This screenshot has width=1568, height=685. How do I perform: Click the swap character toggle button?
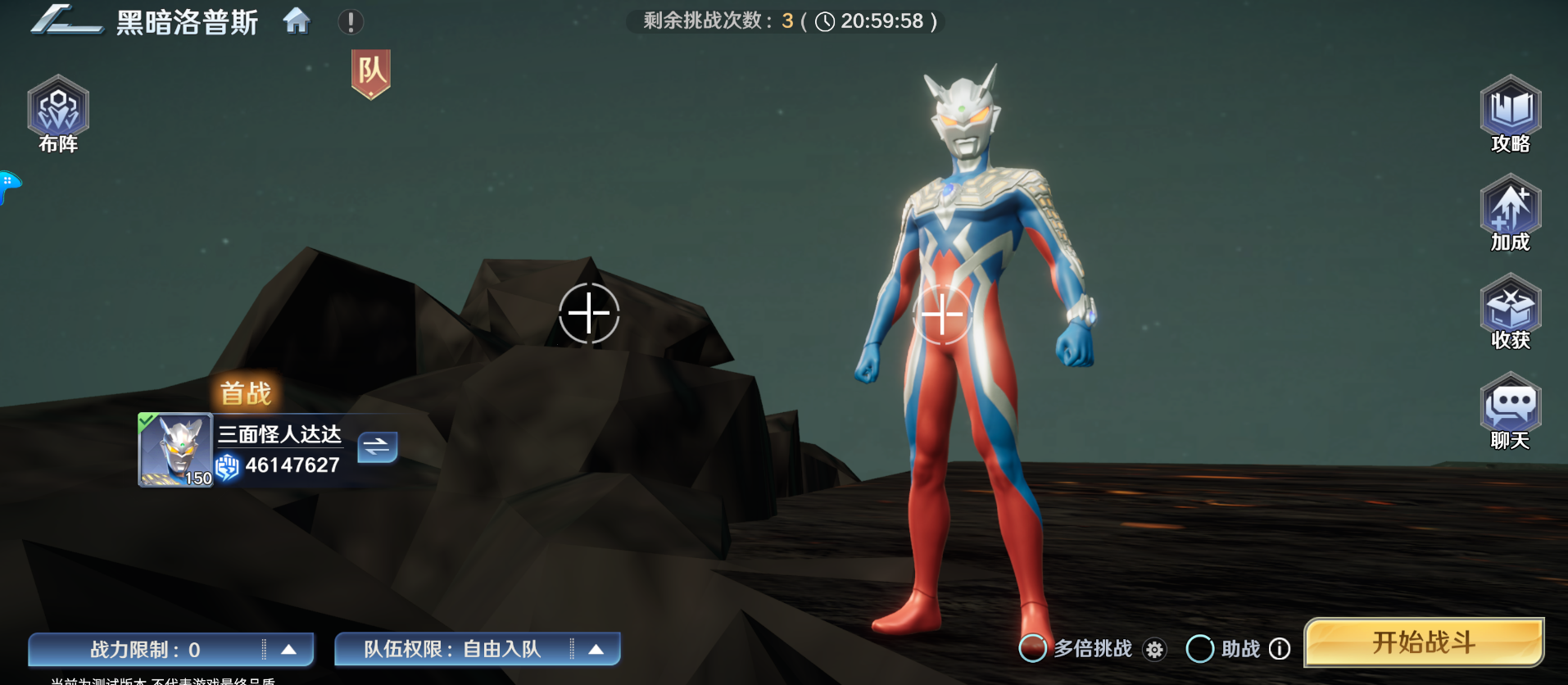point(377,447)
